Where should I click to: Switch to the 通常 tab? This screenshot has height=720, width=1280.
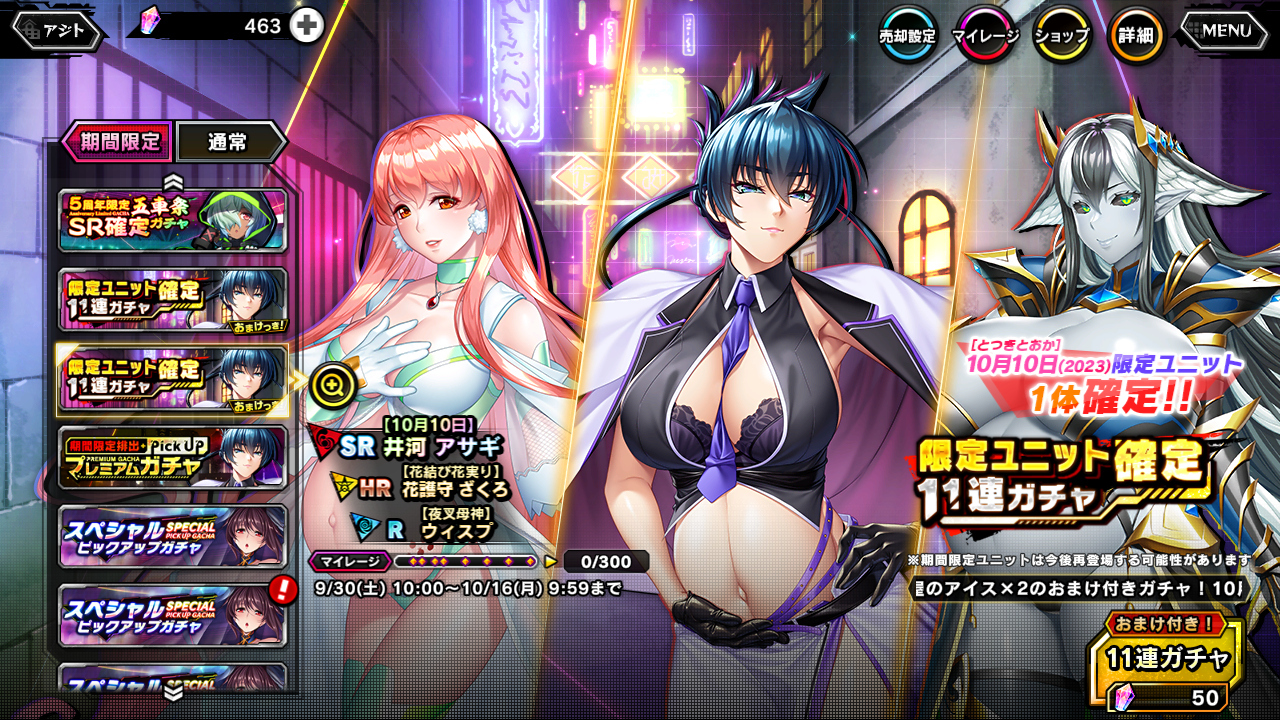(x=229, y=142)
